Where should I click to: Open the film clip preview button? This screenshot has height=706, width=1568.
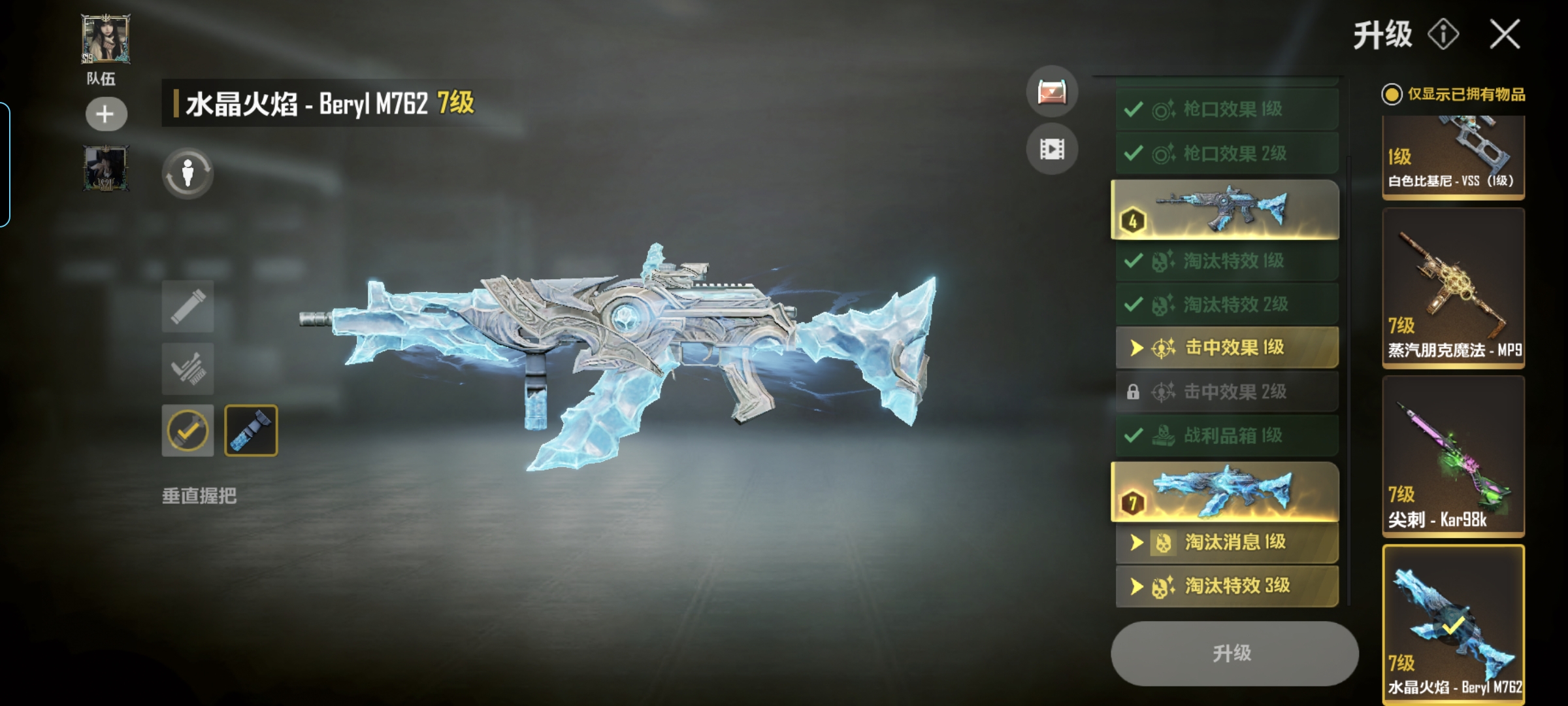pos(1052,149)
